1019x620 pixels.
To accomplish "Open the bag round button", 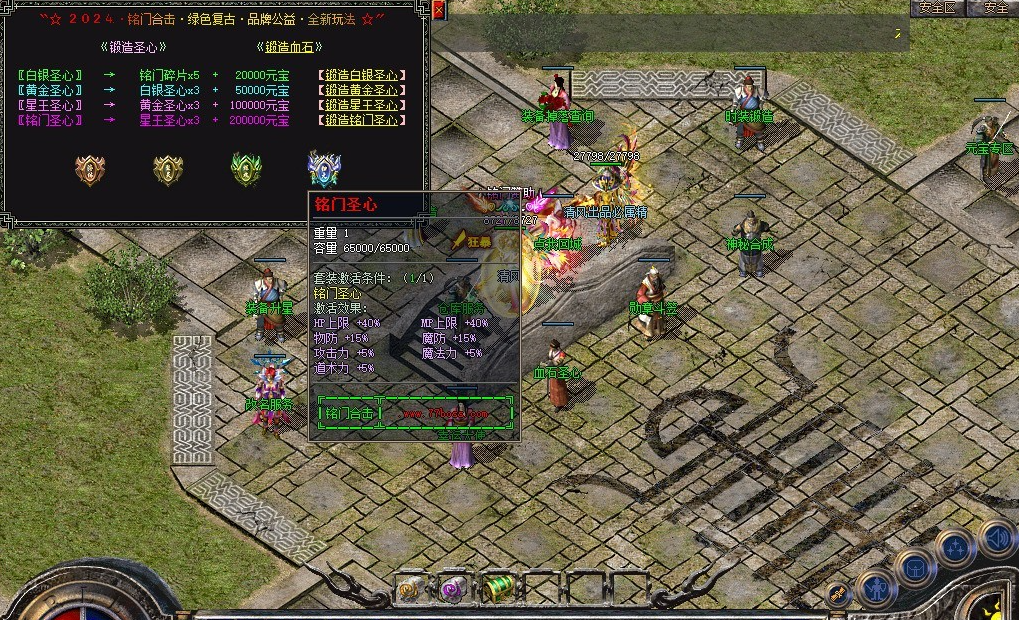I will coord(914,567).
